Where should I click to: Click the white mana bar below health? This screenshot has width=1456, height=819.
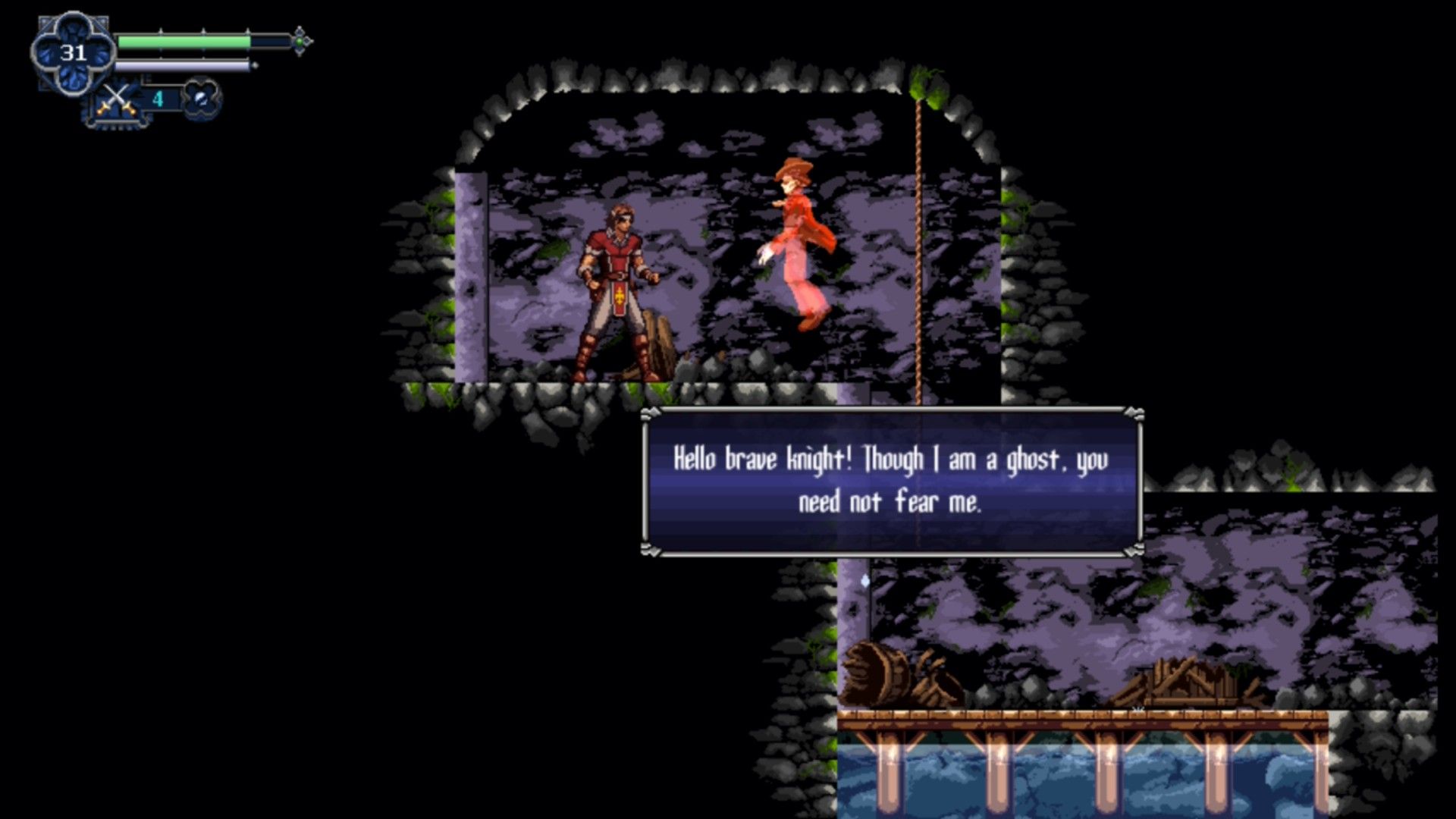182,67
